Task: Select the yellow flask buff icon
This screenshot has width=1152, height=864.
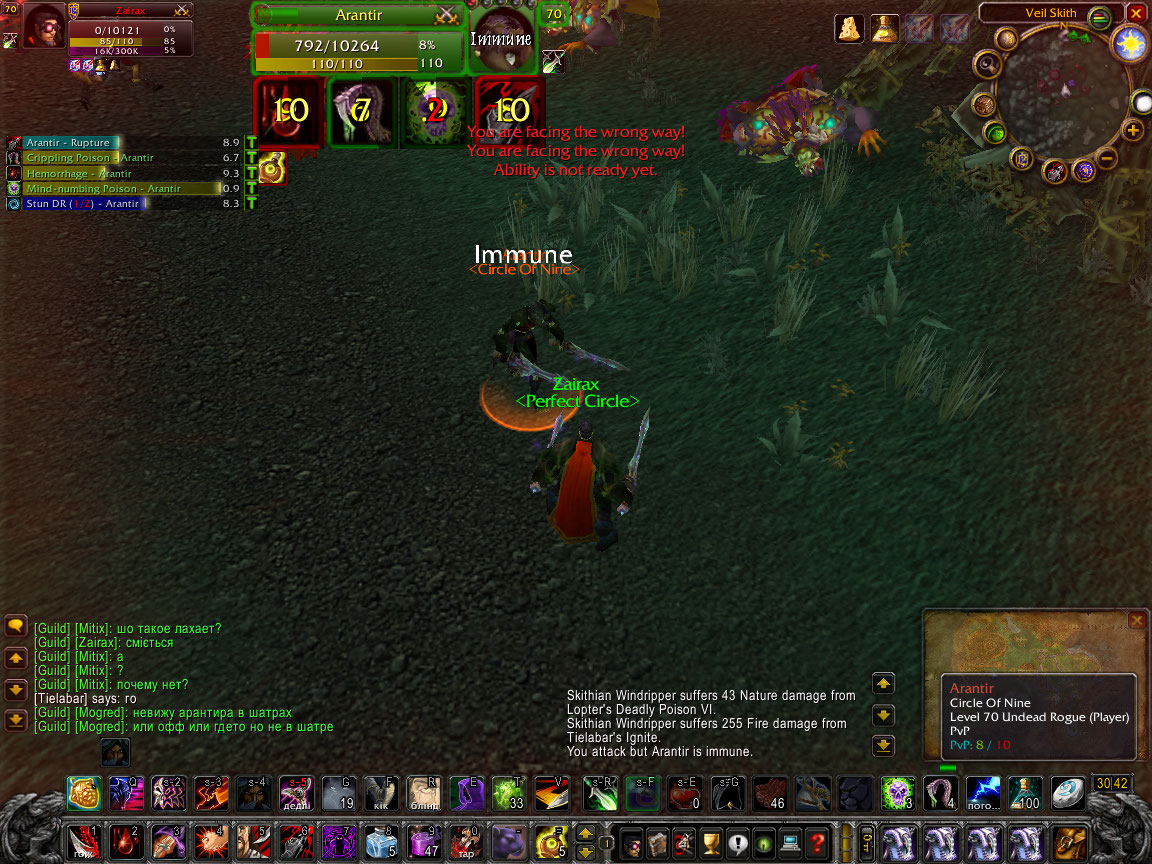Action: click(884, 29)
